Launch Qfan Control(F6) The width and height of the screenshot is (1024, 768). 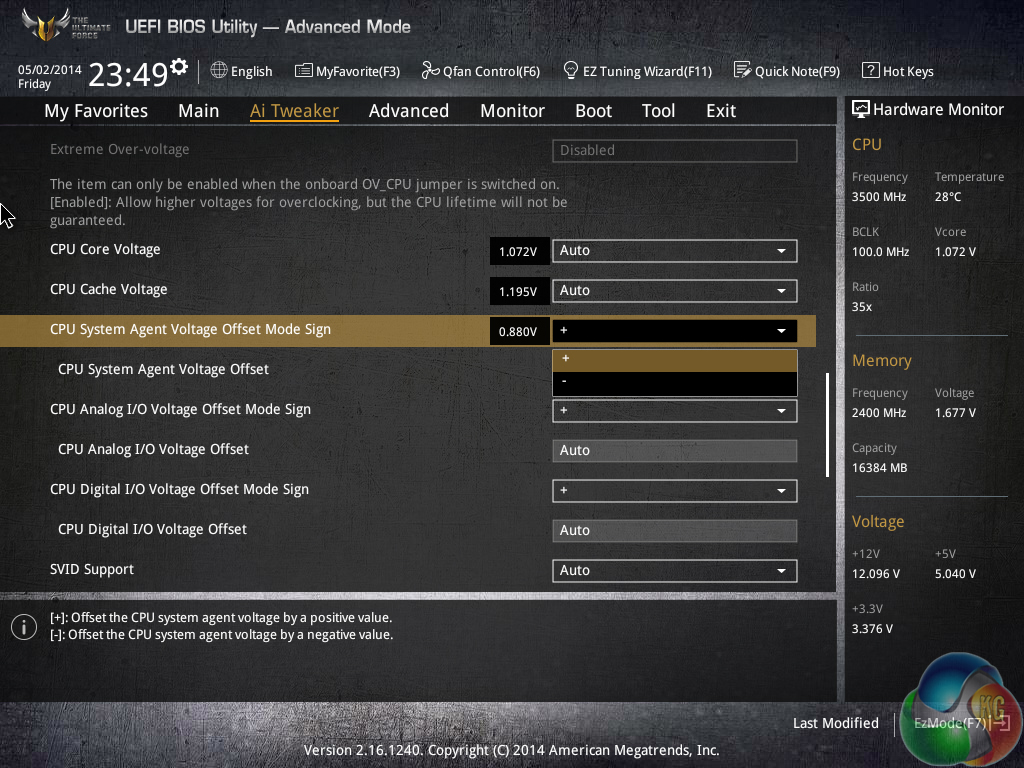pyautogui.click(x=480, y=71)
